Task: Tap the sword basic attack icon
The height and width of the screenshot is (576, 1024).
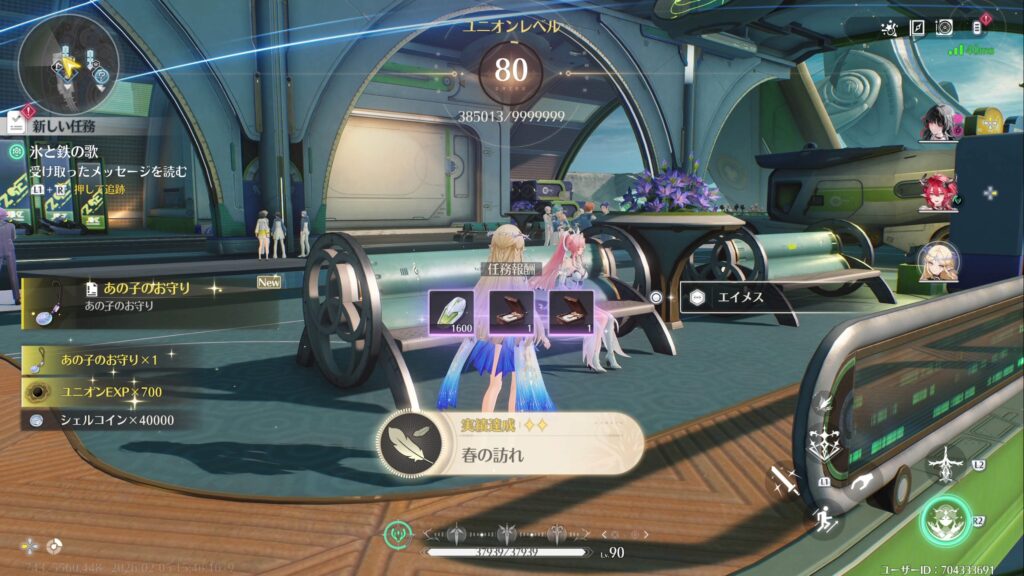Action: (x=784, y=482)
